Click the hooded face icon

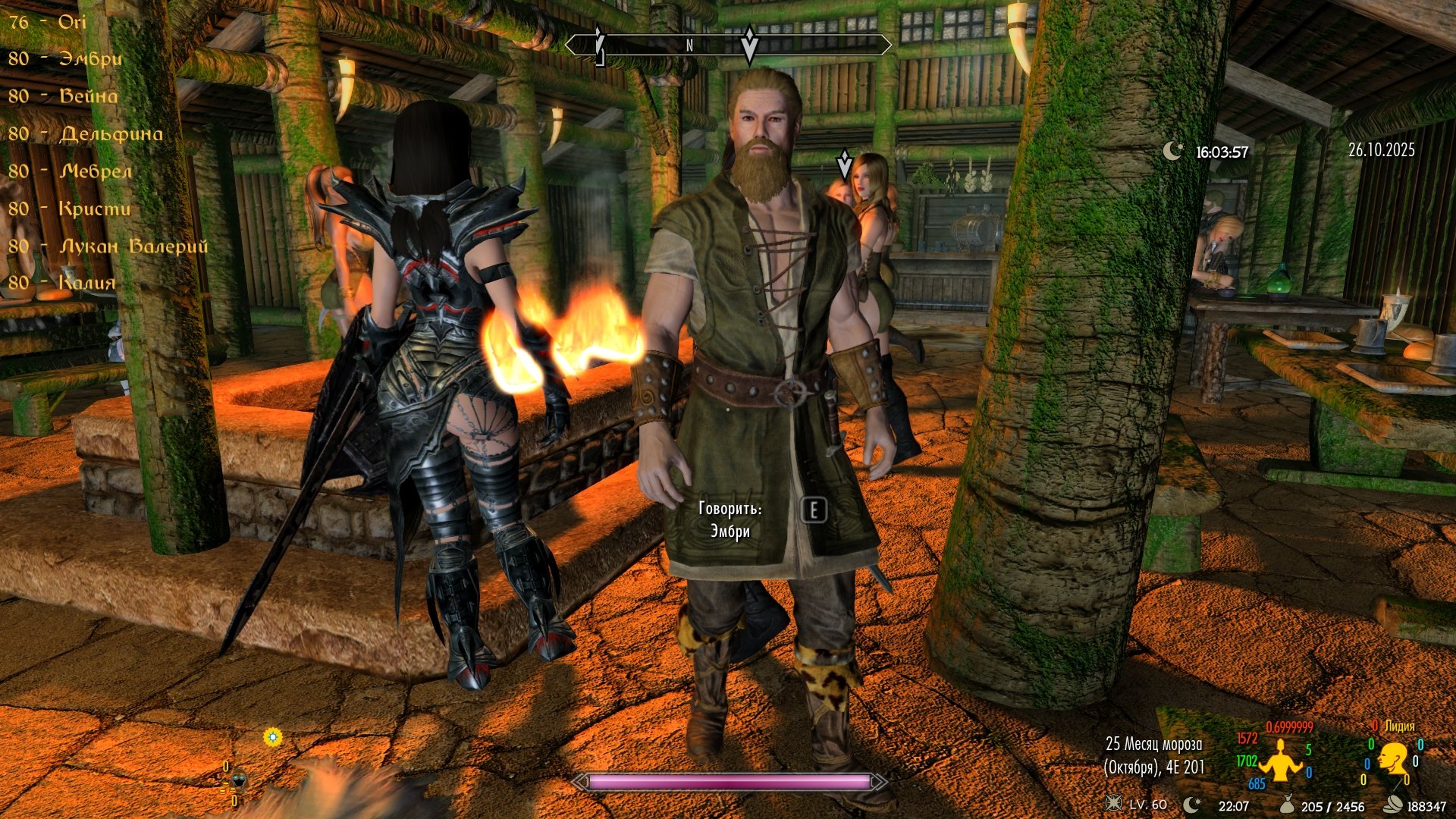240,780
